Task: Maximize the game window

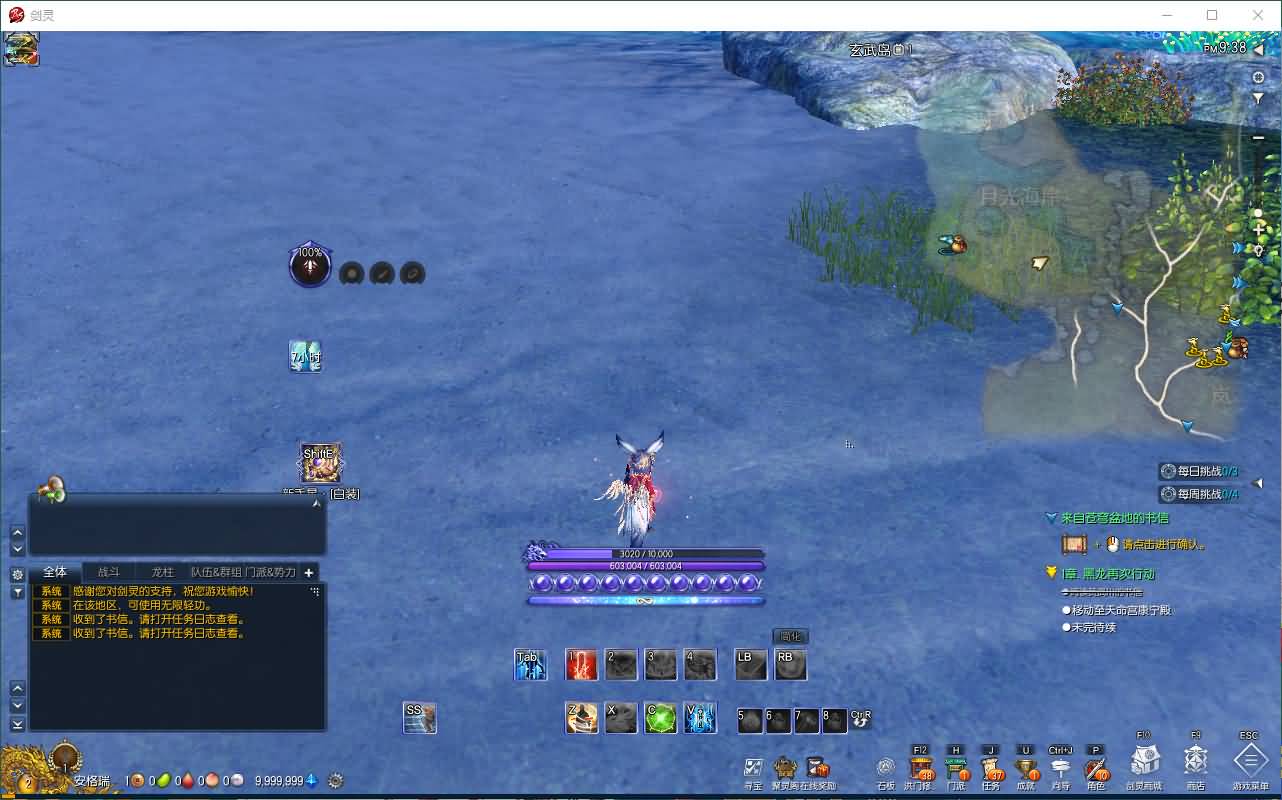Action: [1212, 15]
